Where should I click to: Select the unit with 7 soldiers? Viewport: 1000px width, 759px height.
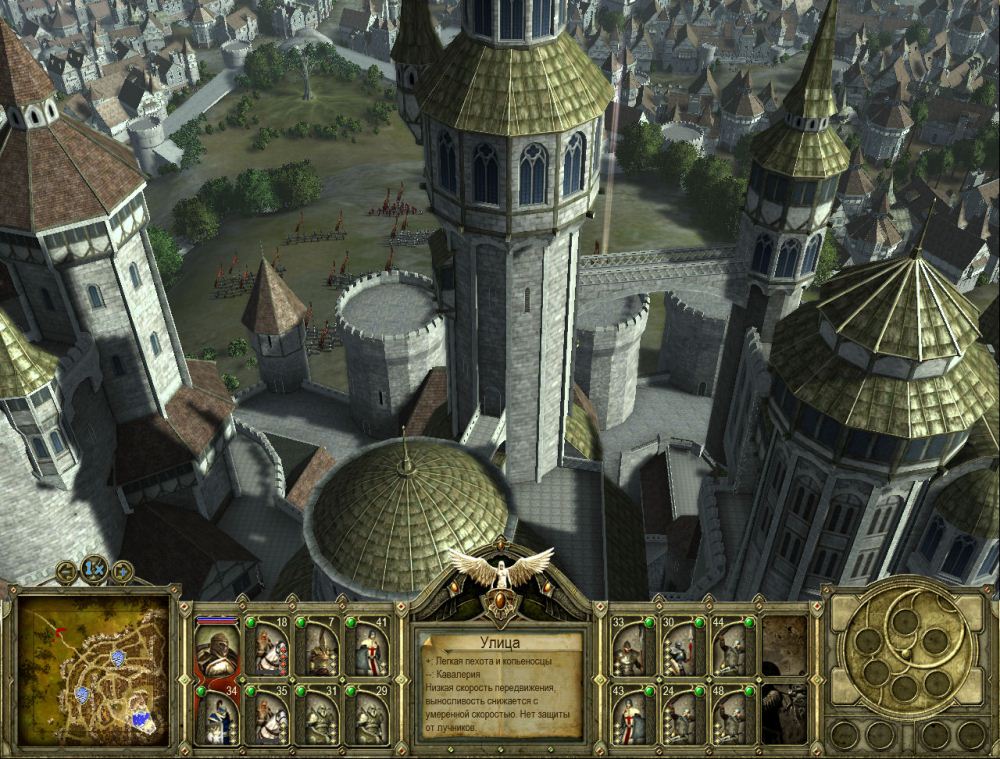coord(316,647)
